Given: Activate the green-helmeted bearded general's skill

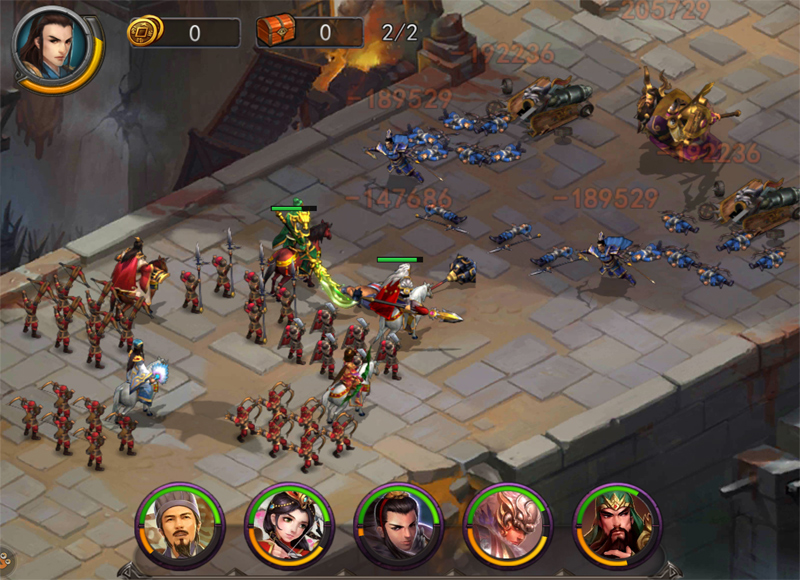Looking at the screenshot, I should coord(616,526).
